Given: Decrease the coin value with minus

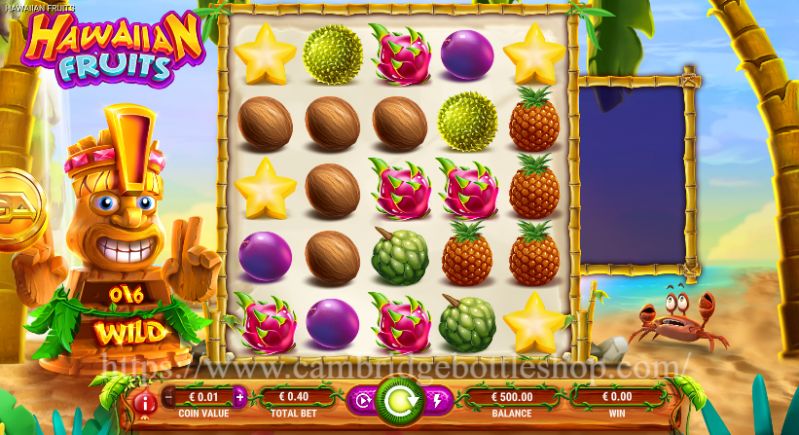Looking at the screenshot, I should click(x=169, y=397).
